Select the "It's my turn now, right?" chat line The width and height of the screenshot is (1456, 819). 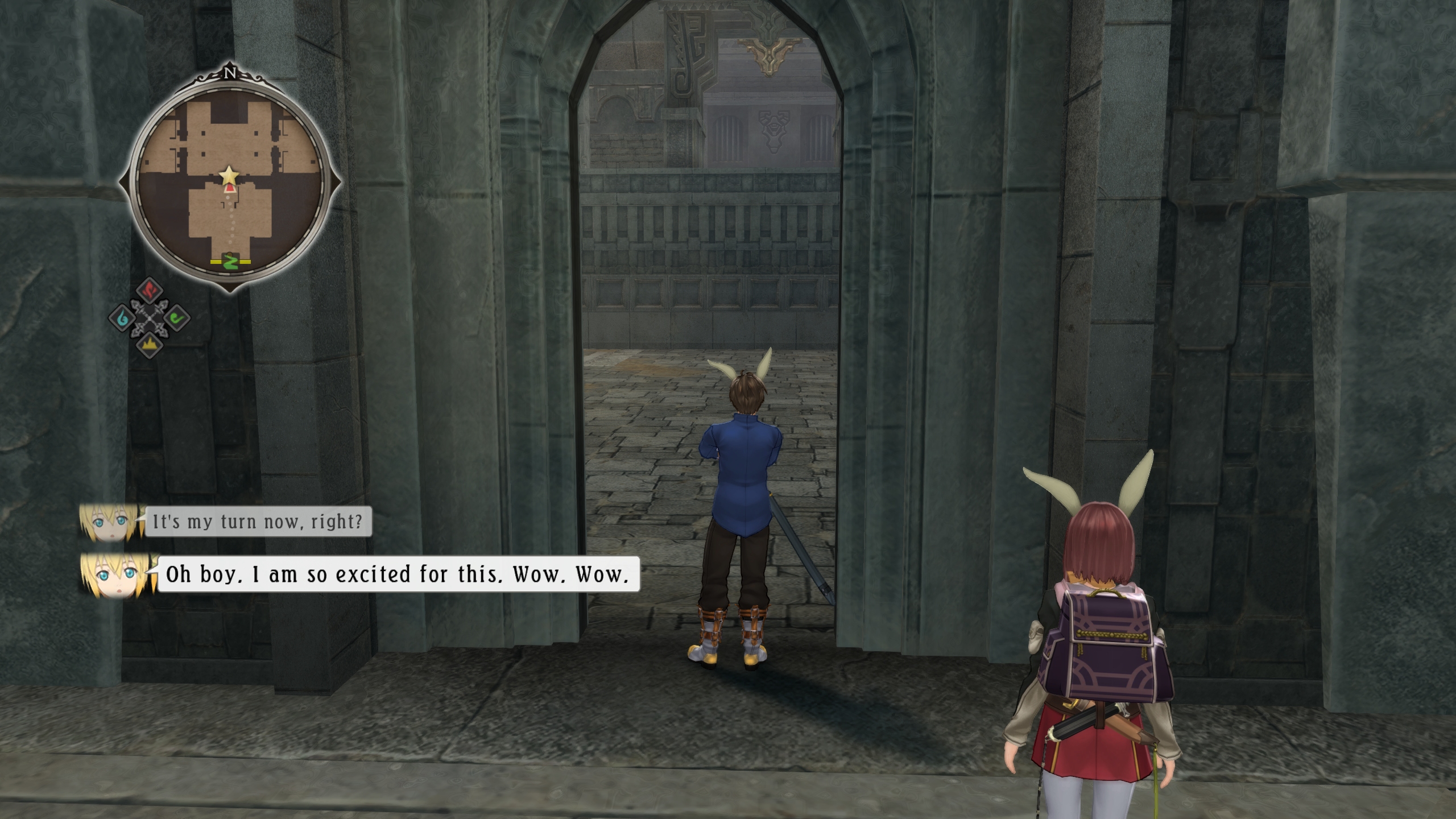(258, 522)
